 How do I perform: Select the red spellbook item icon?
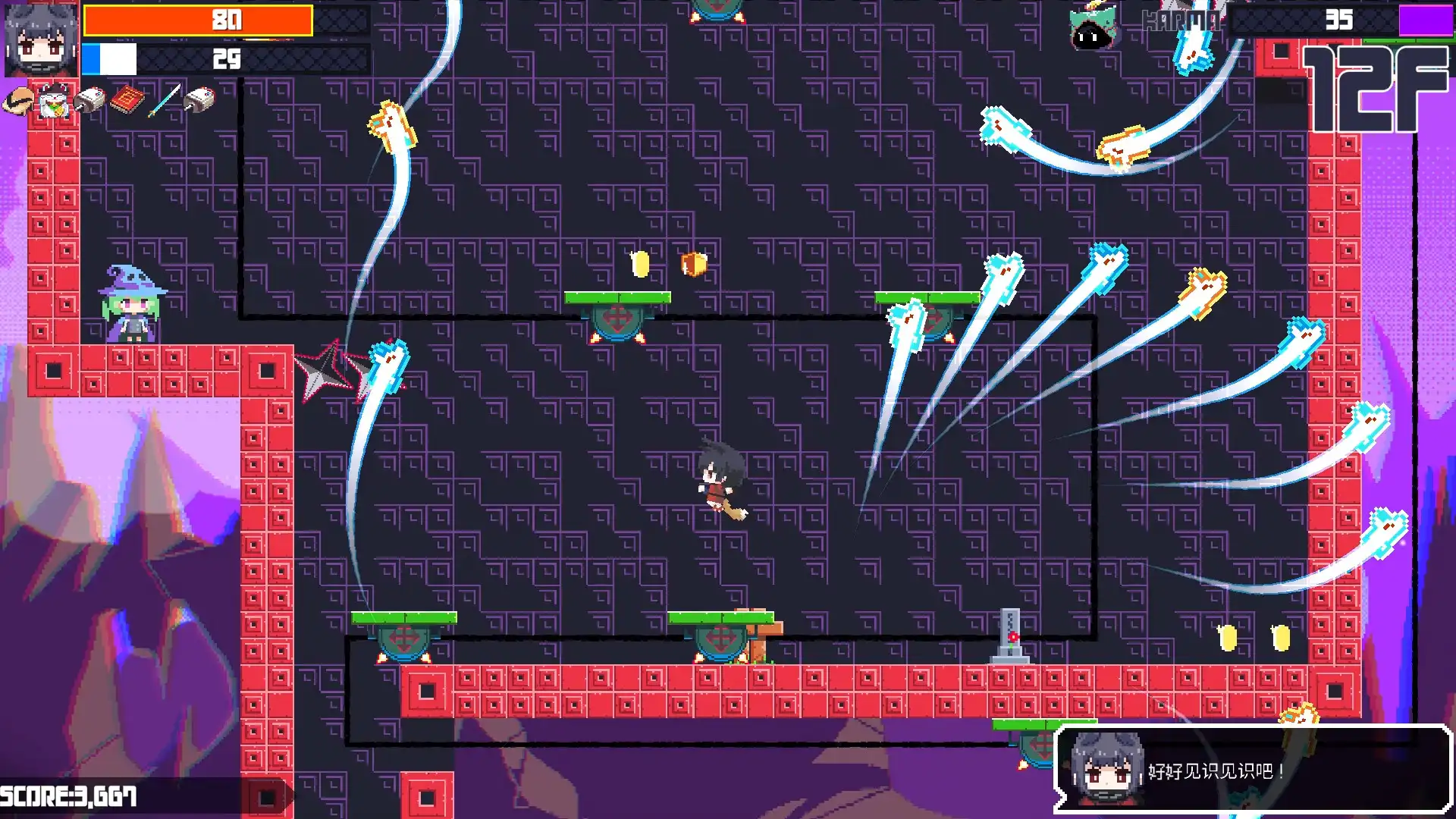(x=127, y=100)
